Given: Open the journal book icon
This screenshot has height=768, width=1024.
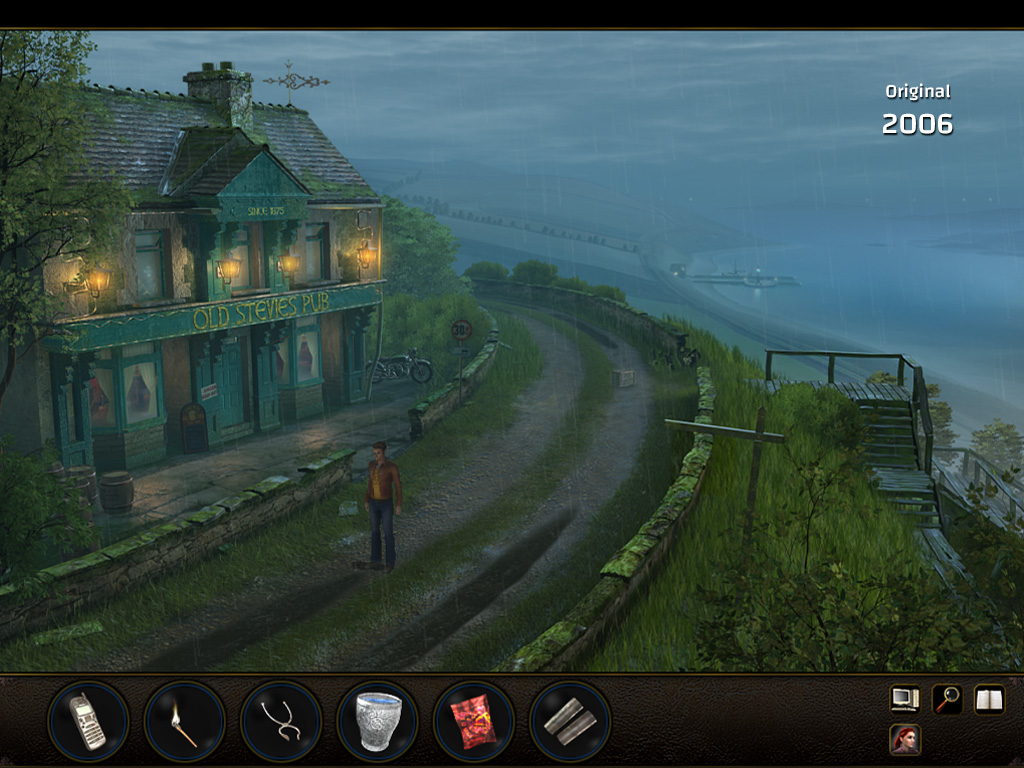Looking at the screenshot, I should 989,699.
